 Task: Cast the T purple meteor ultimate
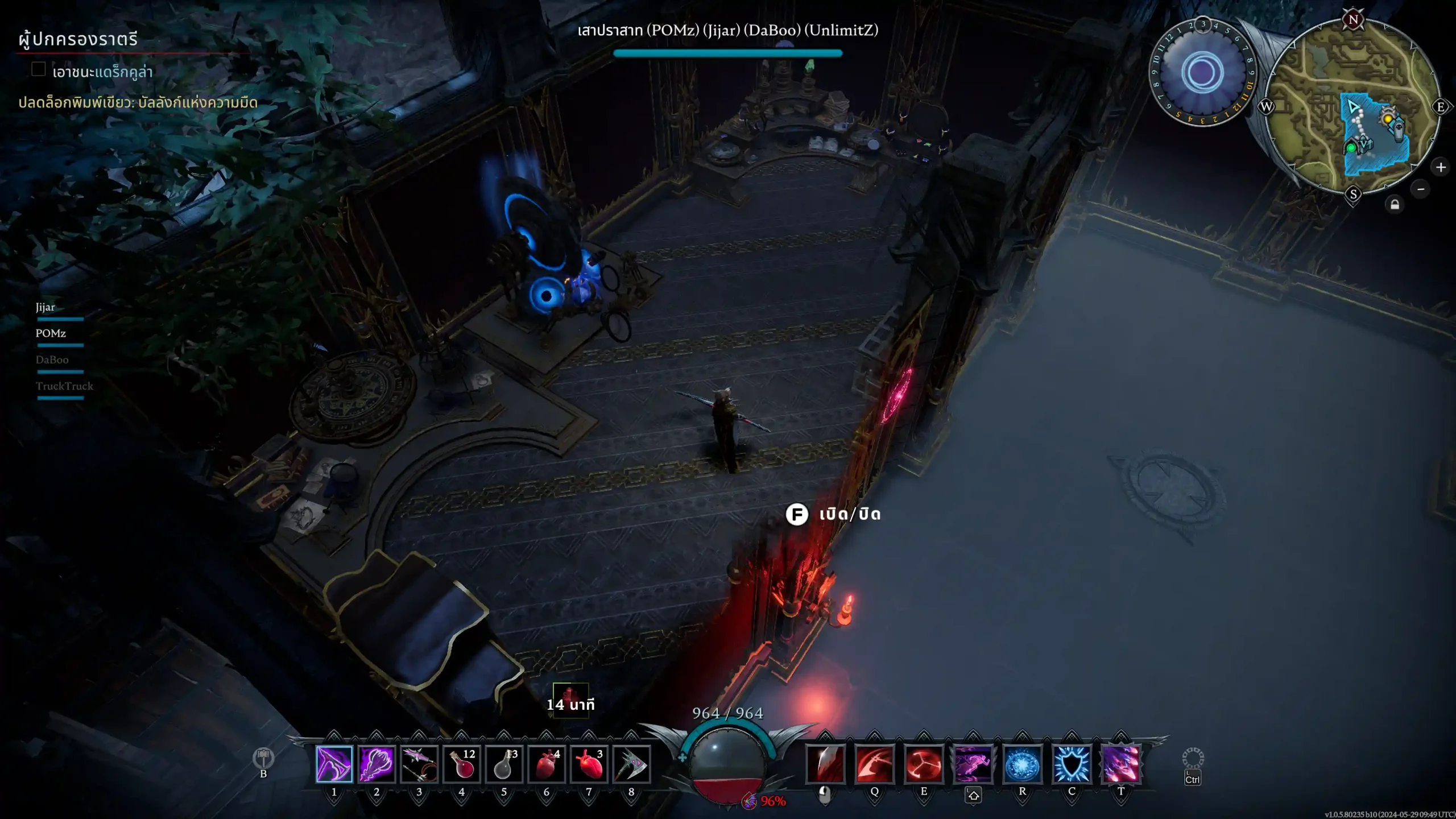pyautogui.click(x=1121, y=764)
